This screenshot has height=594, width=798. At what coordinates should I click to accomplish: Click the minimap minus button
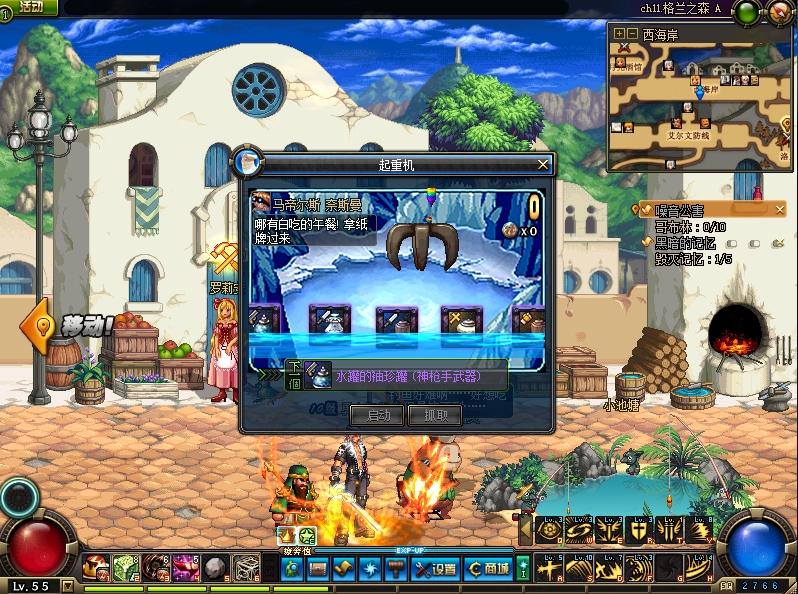click(x=632, y=33)
